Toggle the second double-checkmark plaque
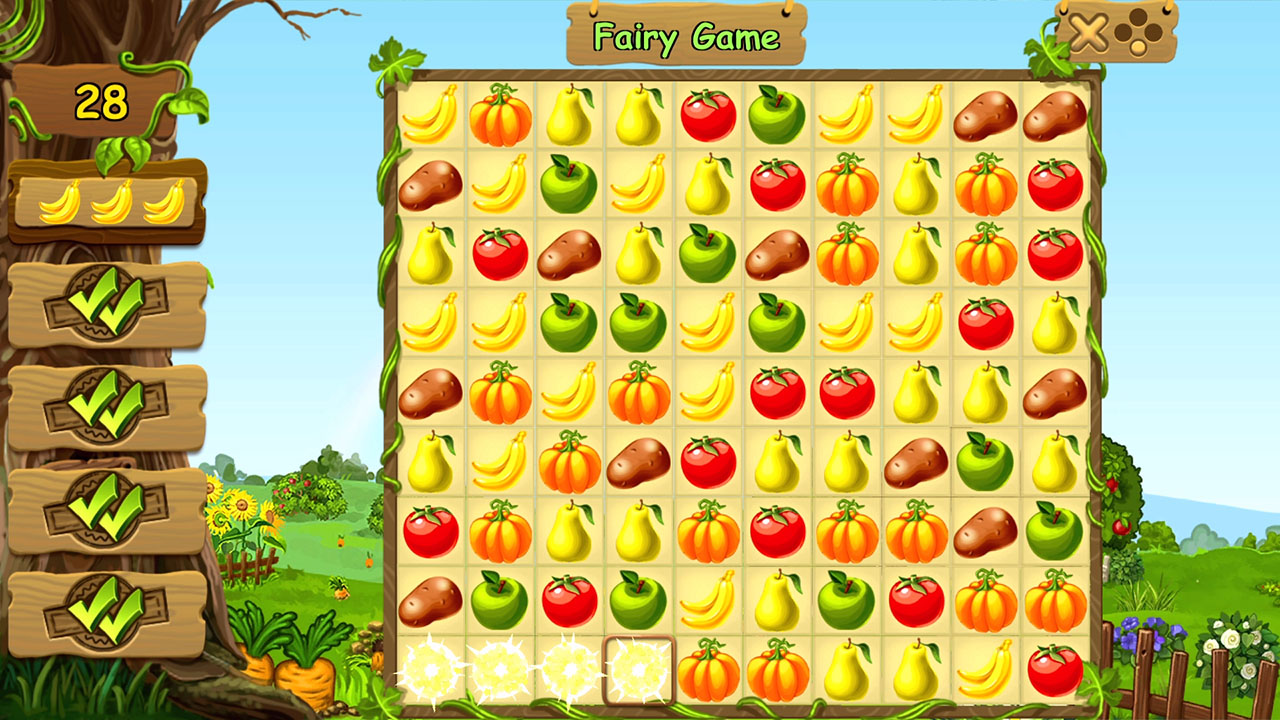The width and height of the screenshot is (1280, 720). pos(105,405)
